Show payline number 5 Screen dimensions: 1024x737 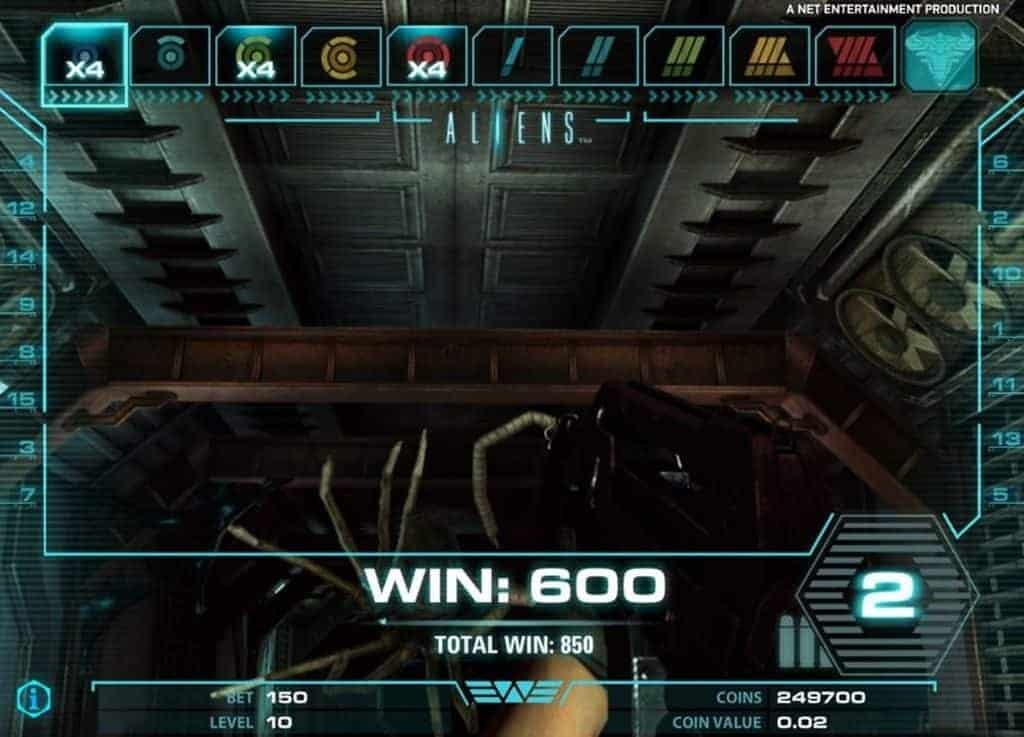click(x=1000, y=494)
